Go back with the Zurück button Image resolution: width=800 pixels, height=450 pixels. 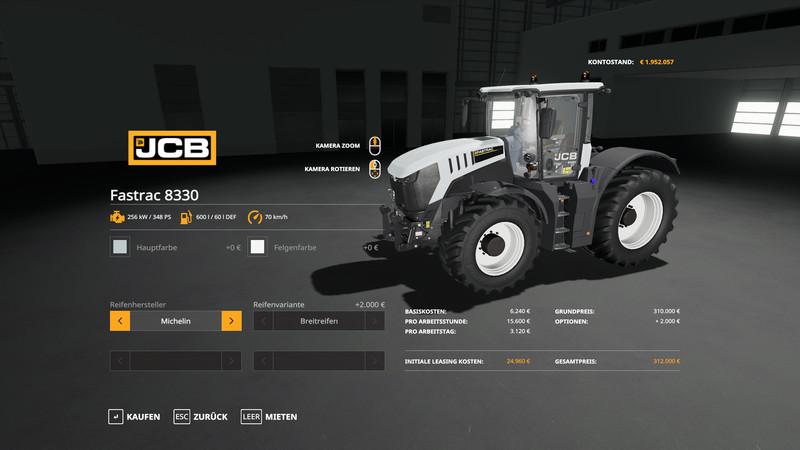tap(201, 416)
